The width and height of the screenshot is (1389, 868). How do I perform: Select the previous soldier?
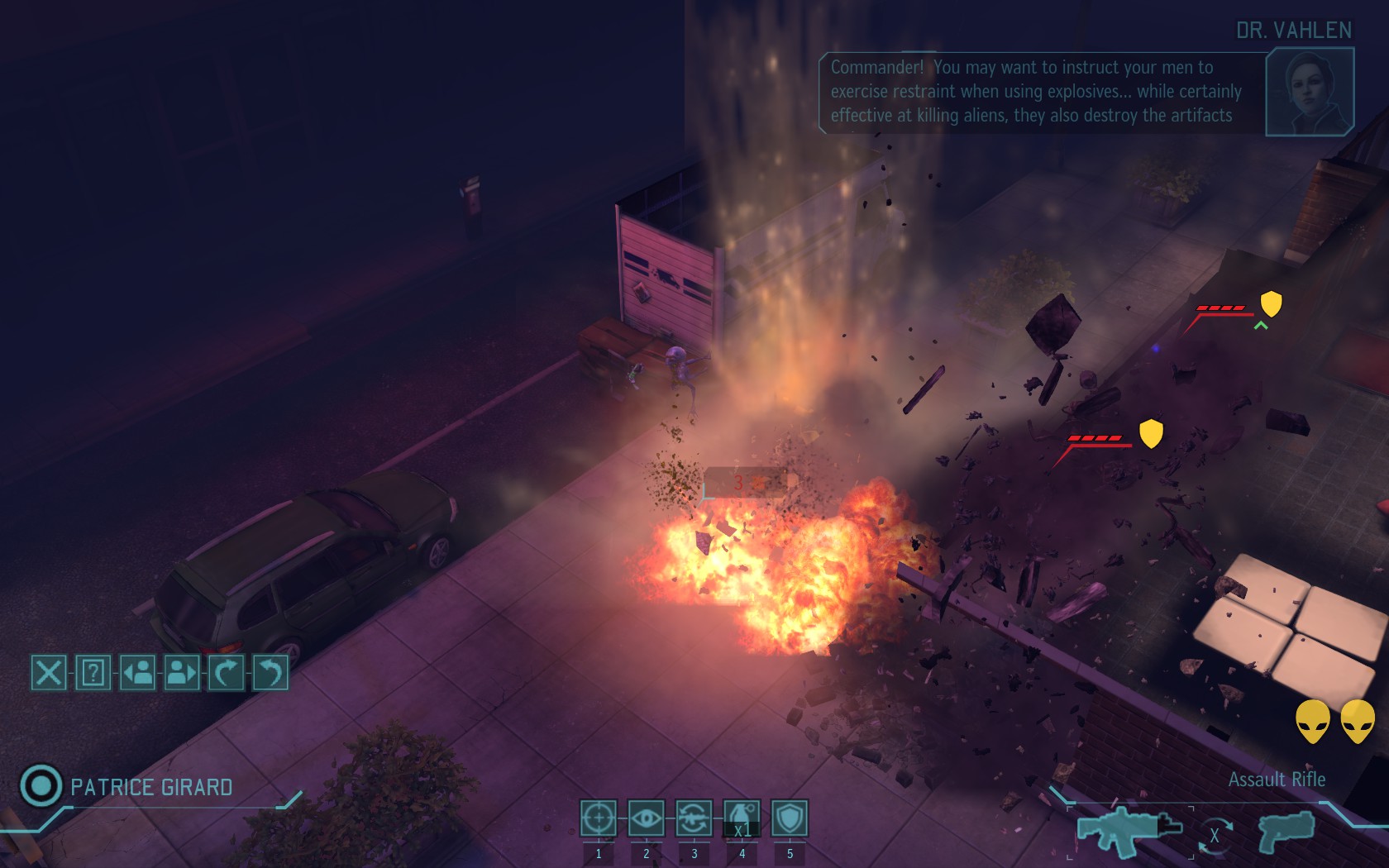[137, 672]
